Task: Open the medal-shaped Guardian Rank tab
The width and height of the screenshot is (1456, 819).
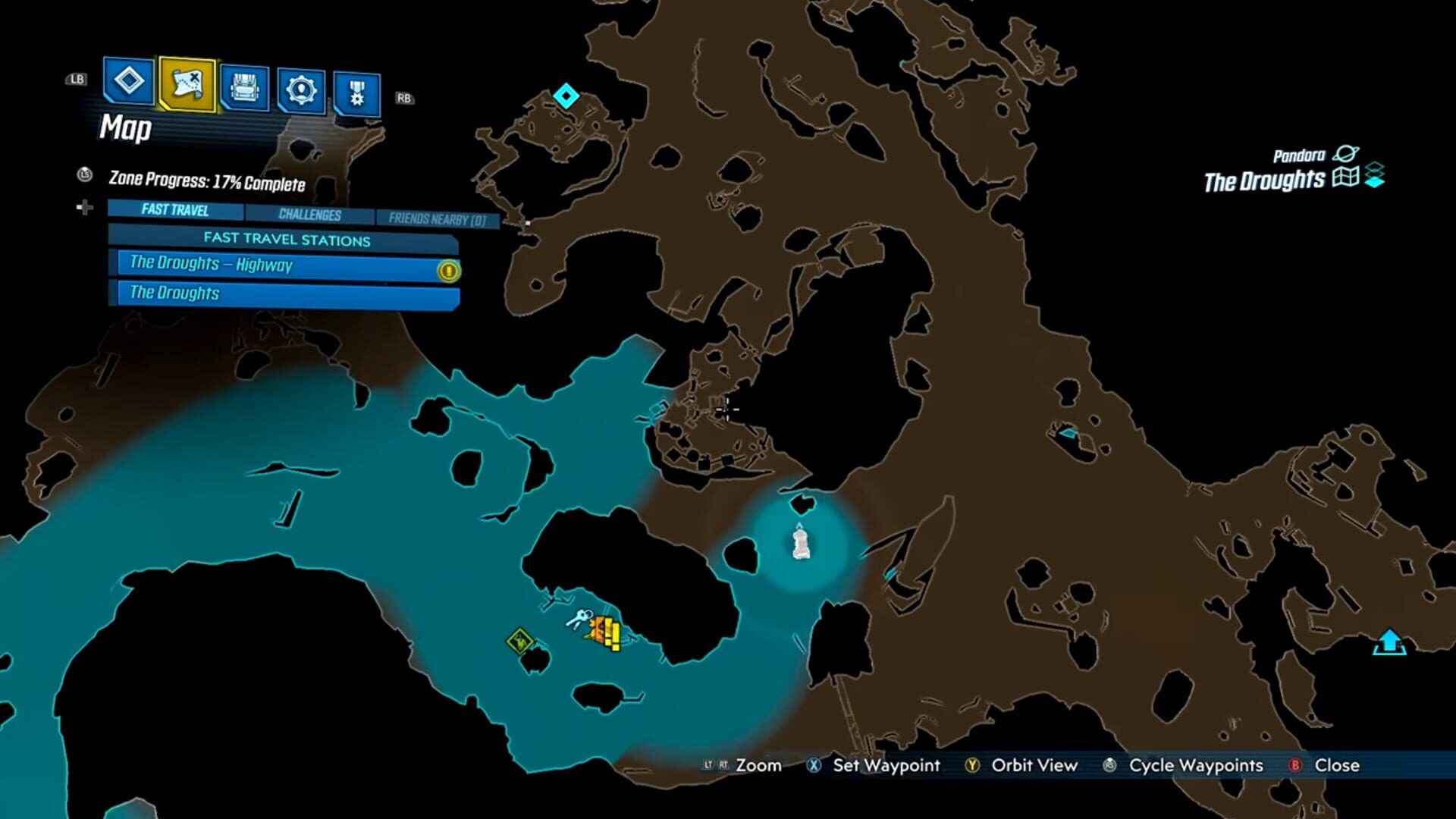Action: [356, 94]
